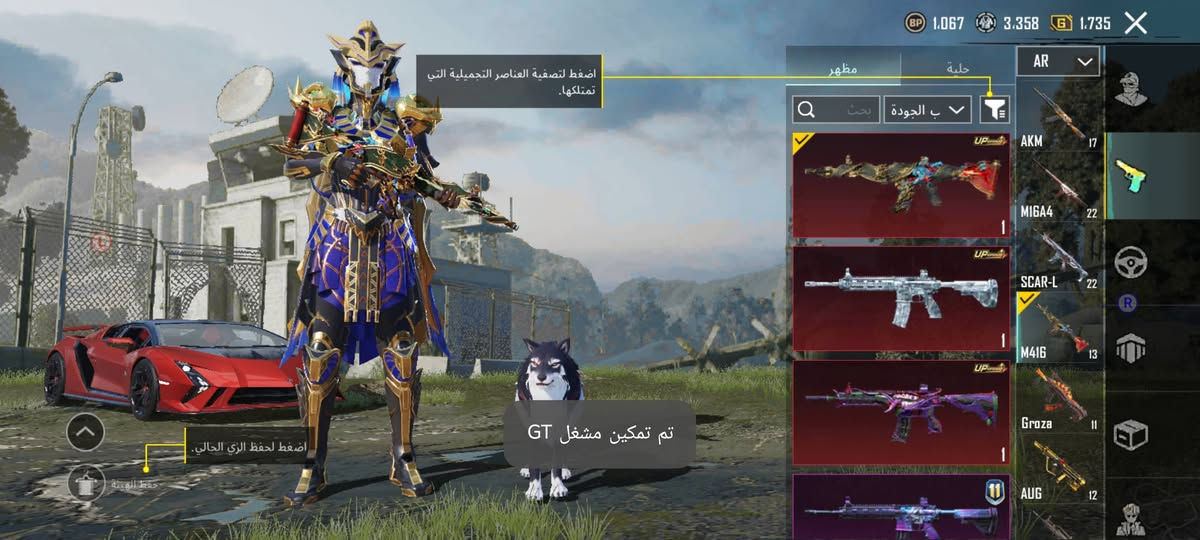Switch to the حلية (ornament) tab
Screen dimensions: 1200x540
[957, 68]
